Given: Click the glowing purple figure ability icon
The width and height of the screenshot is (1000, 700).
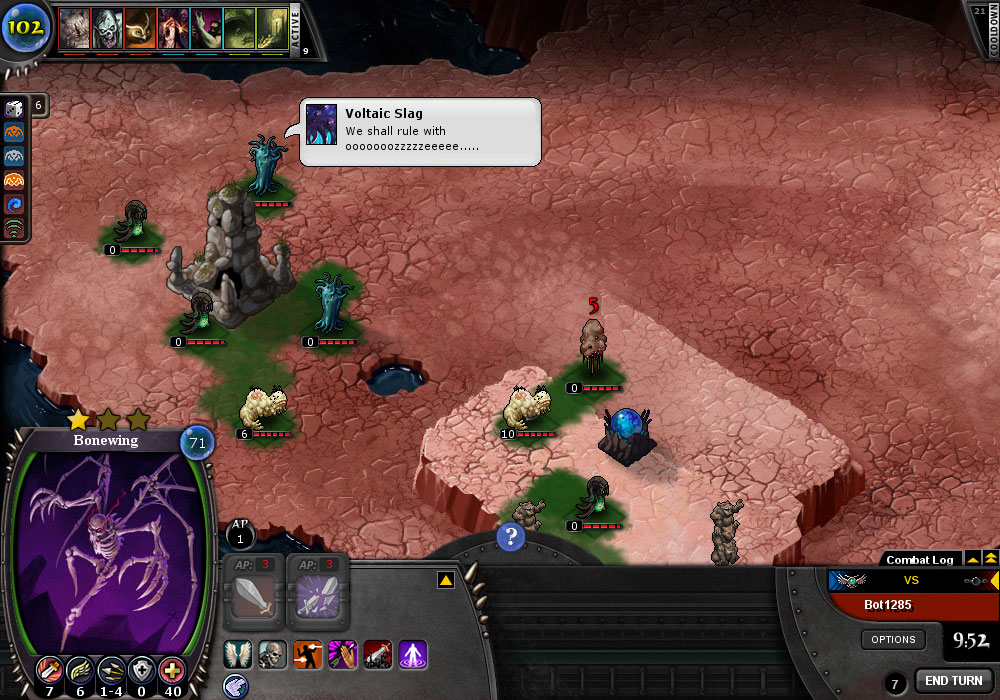Looking at the screenshot, I should point(412,656).
